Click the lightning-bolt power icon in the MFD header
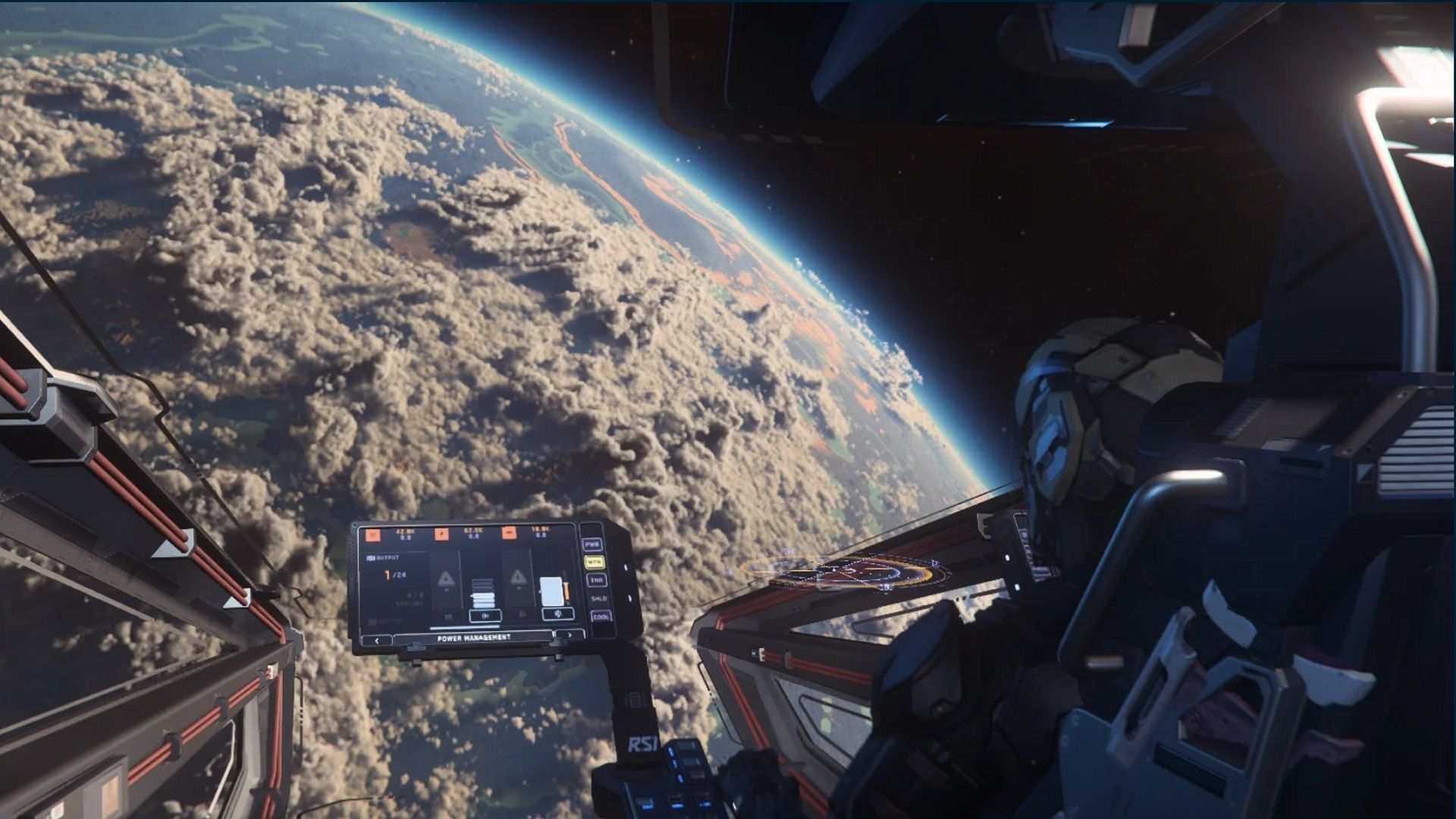Viewport: 1456px width, 819px height. [441, 535]
